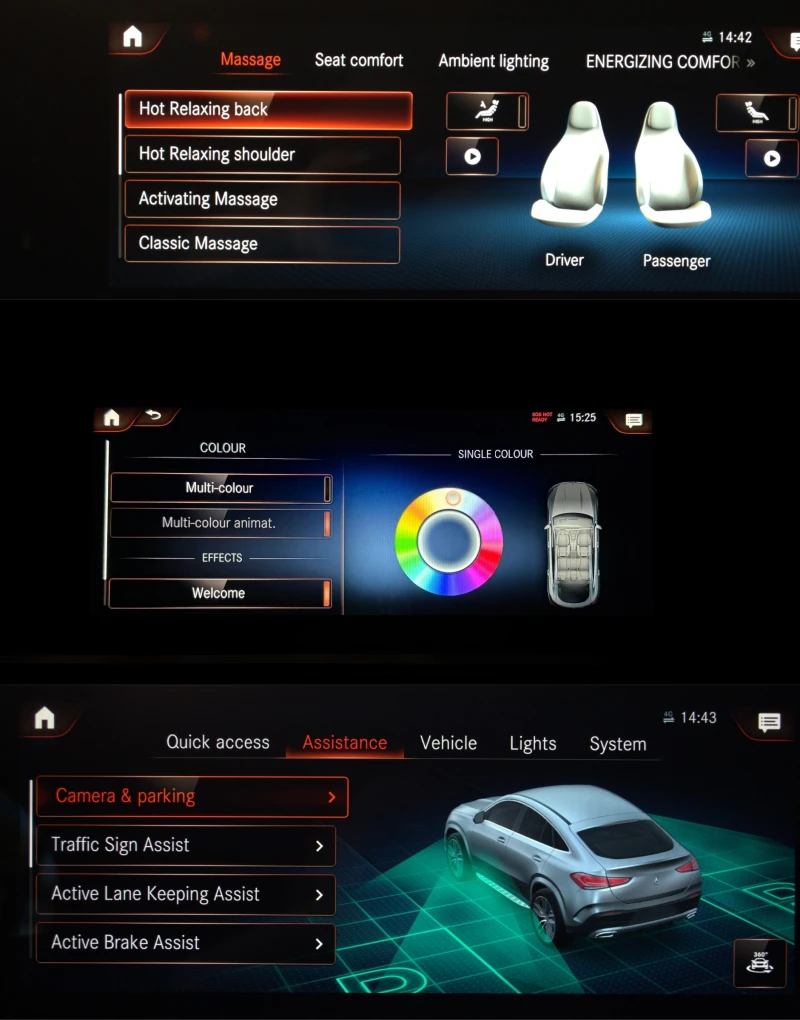Select the Multi-colour lighting option
Screen dimensions: 800x1020
pos(220,488)
